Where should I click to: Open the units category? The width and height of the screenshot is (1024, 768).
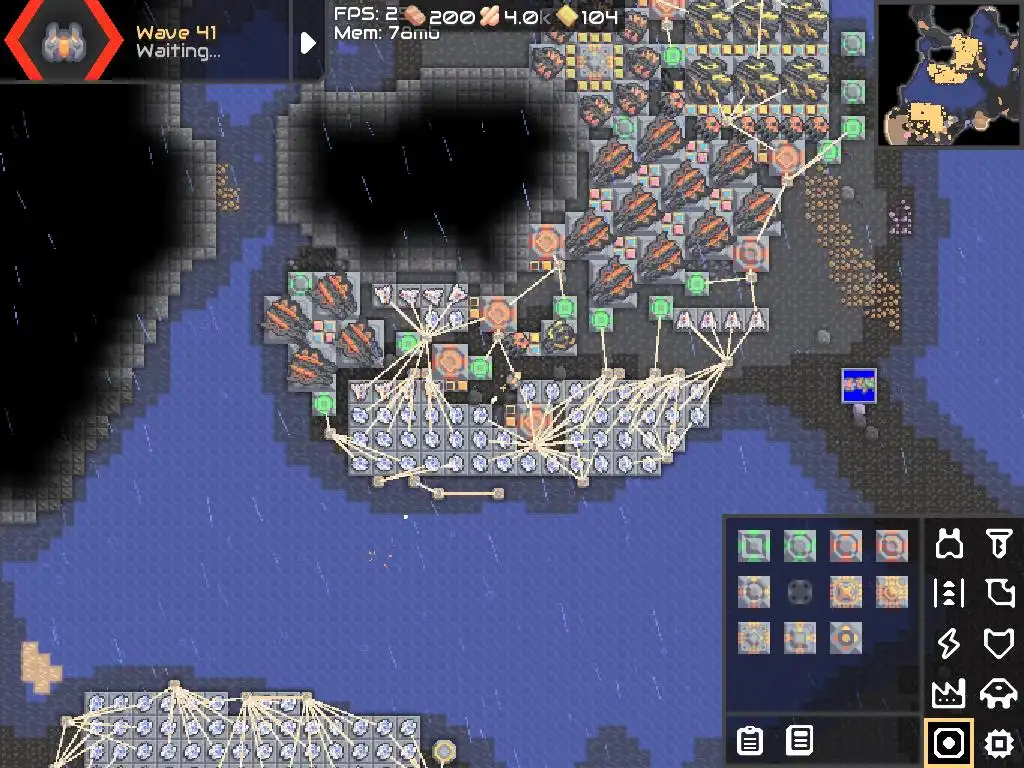pyautogui.click(x=998, y=692)
